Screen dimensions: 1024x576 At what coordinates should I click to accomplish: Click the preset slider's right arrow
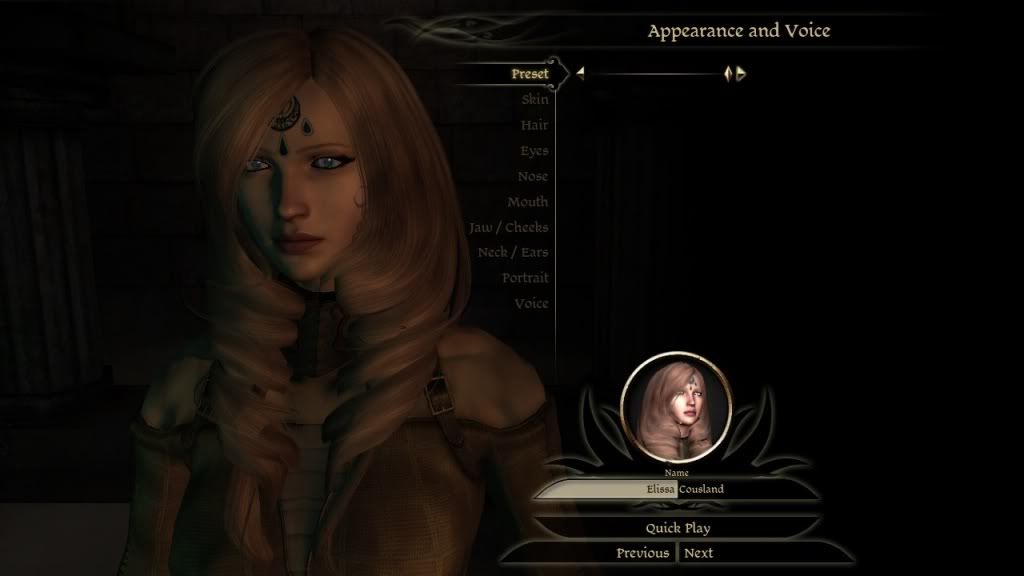(x=741, y=73)
